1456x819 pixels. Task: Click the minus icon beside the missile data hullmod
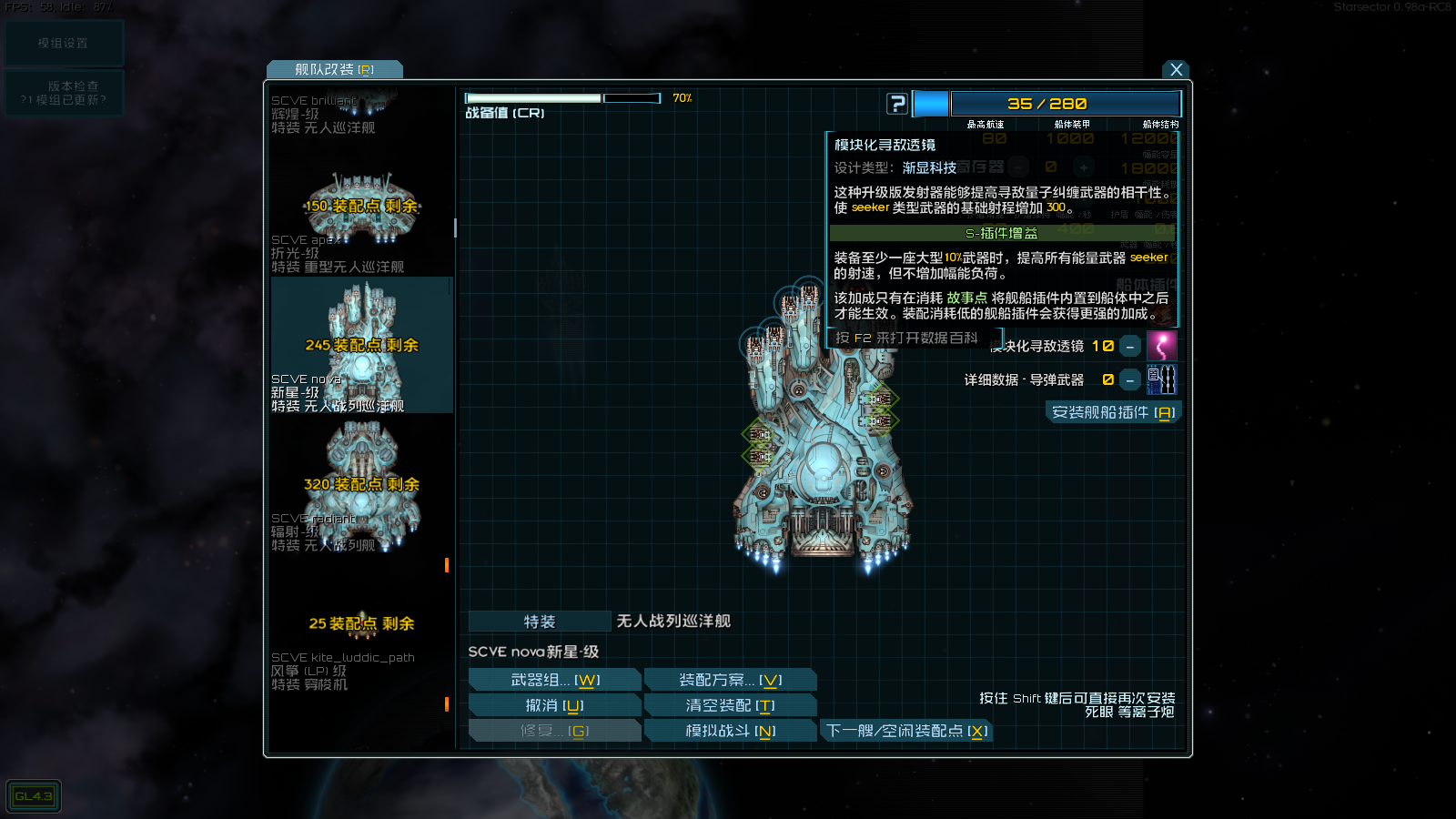1129,379
